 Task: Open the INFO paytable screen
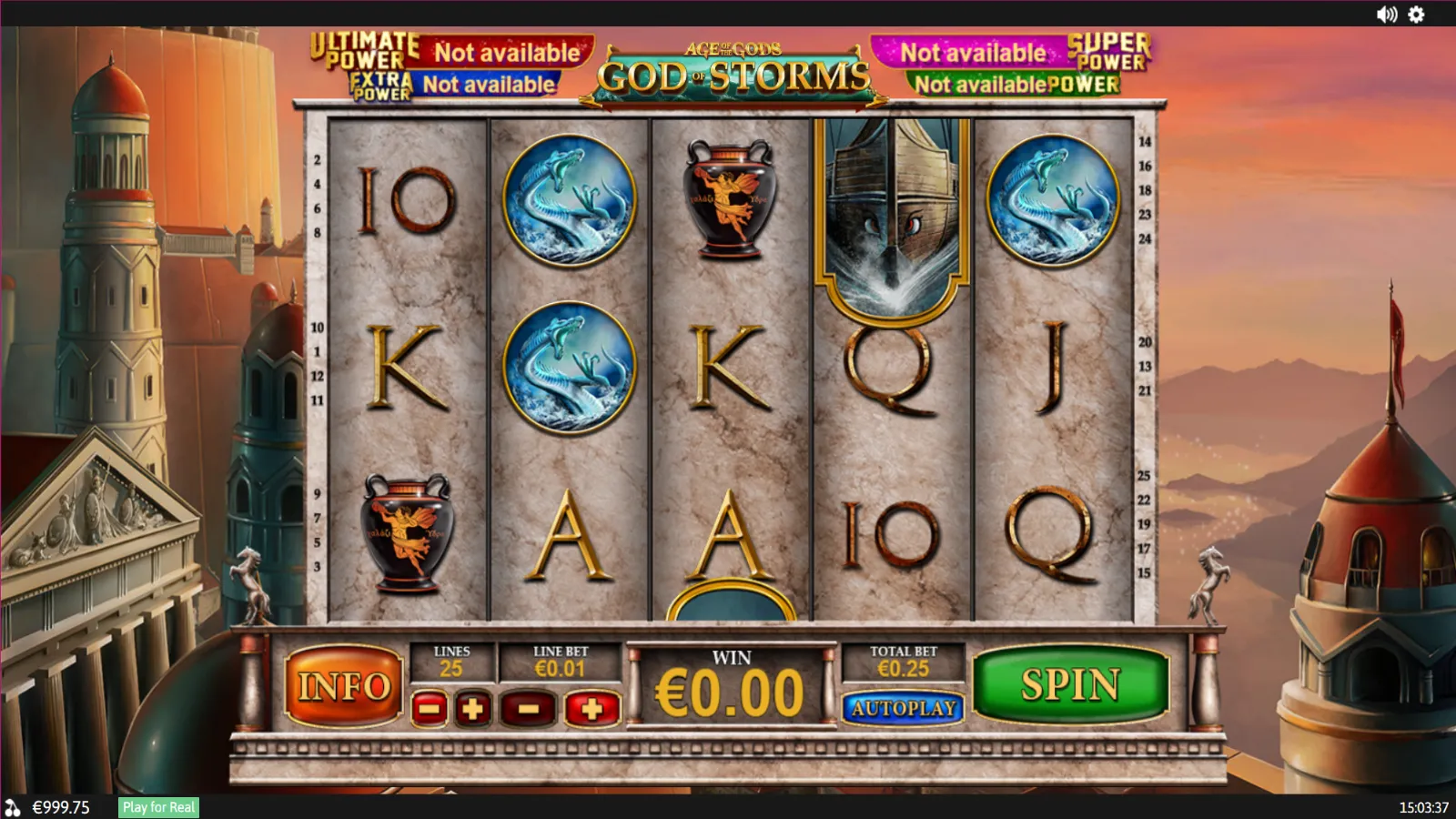click(344, 687)
